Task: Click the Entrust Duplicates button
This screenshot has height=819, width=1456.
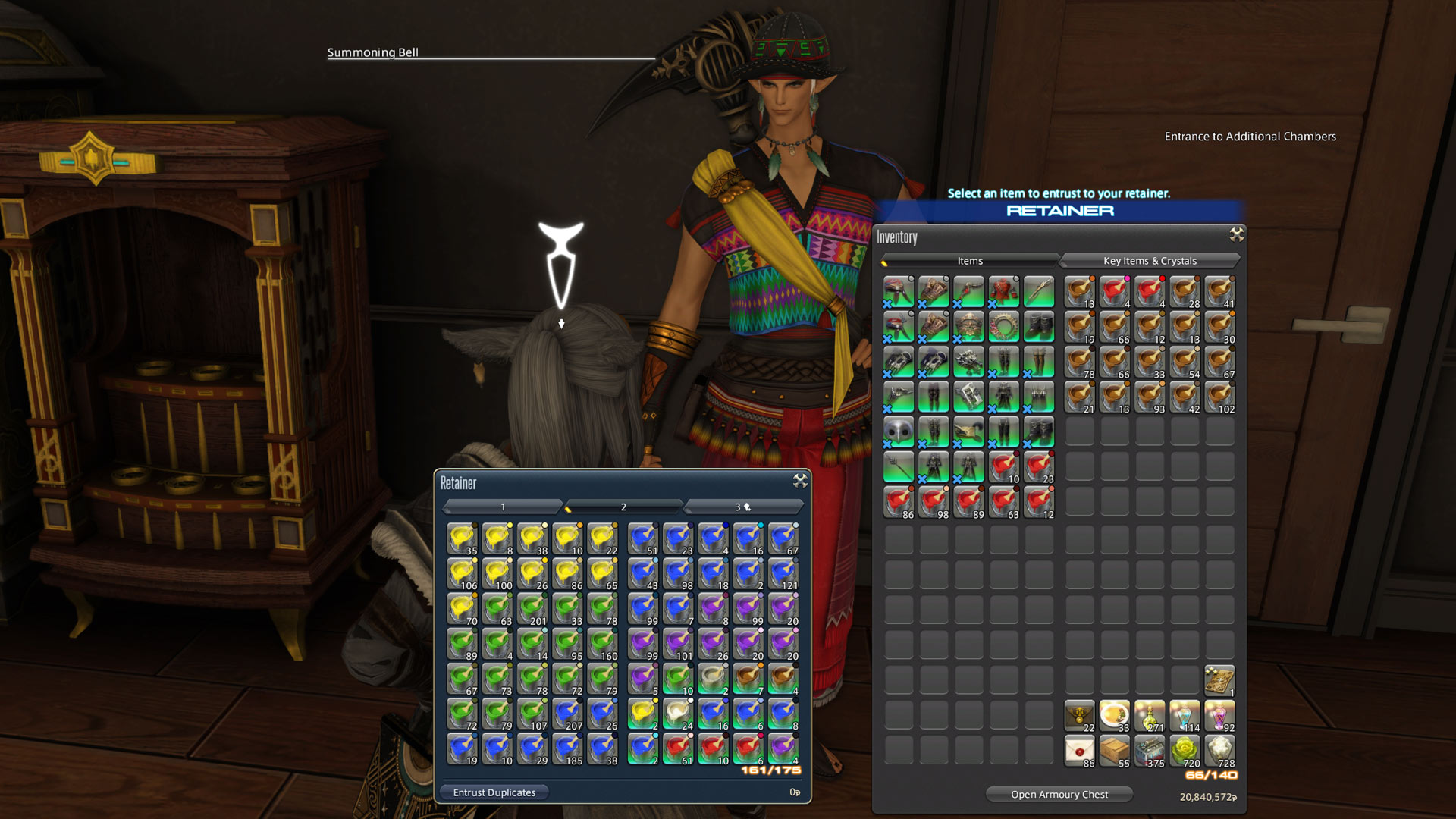Action: pyautogui.click(x=494, y=792)
